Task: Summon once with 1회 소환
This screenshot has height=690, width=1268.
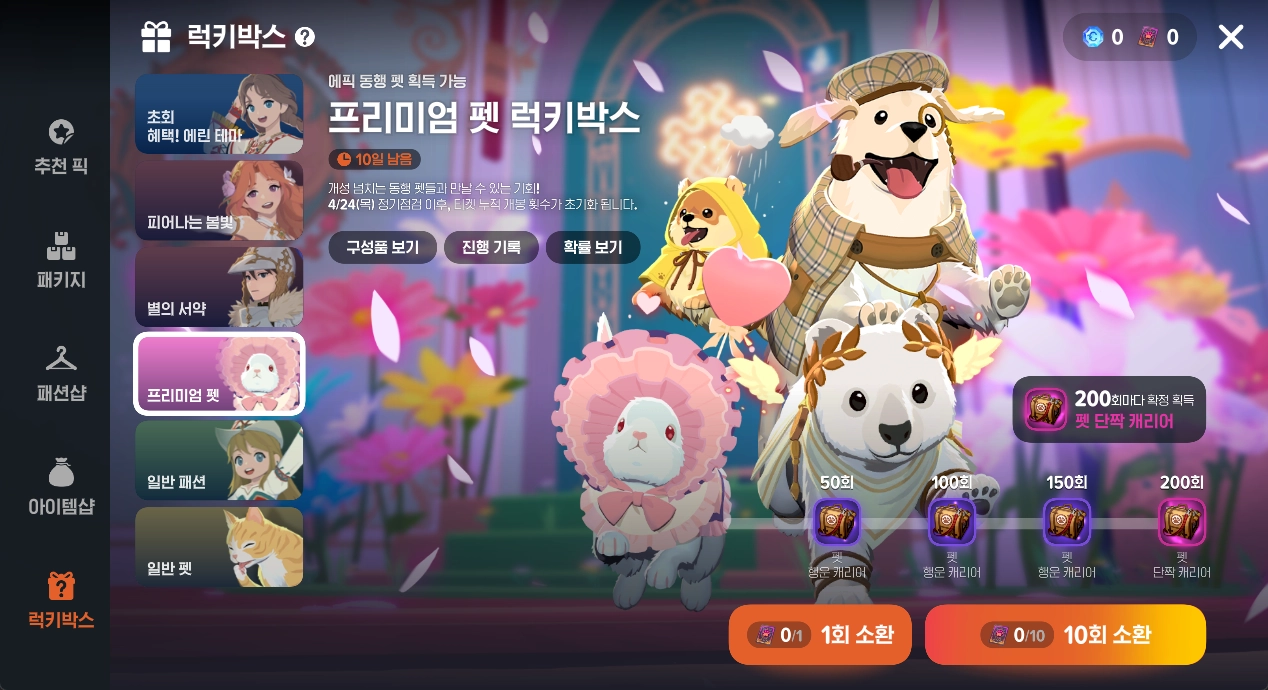Action: tap(820, 634)
